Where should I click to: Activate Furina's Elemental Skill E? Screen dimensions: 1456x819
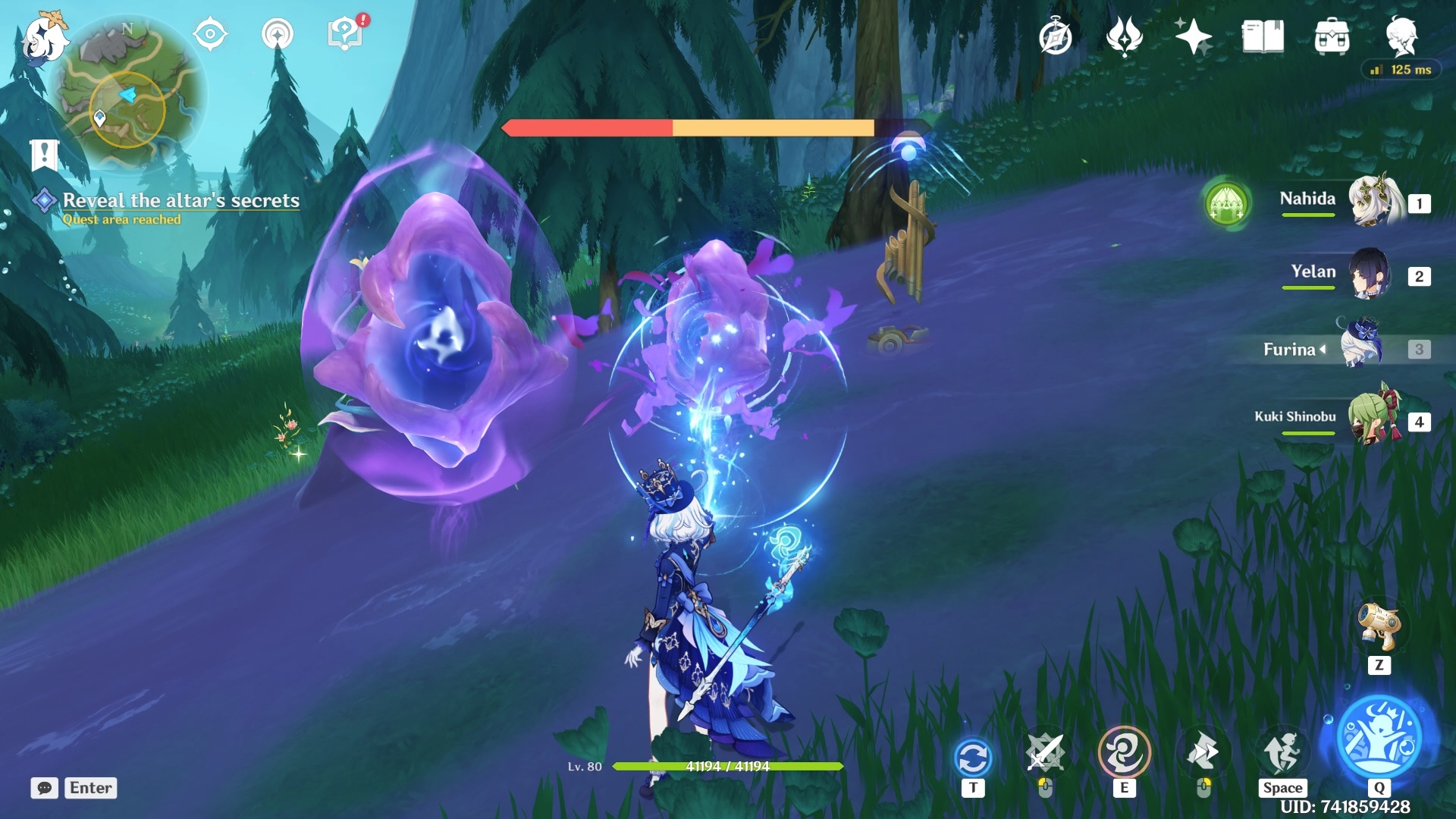[x=1125, y=753]
